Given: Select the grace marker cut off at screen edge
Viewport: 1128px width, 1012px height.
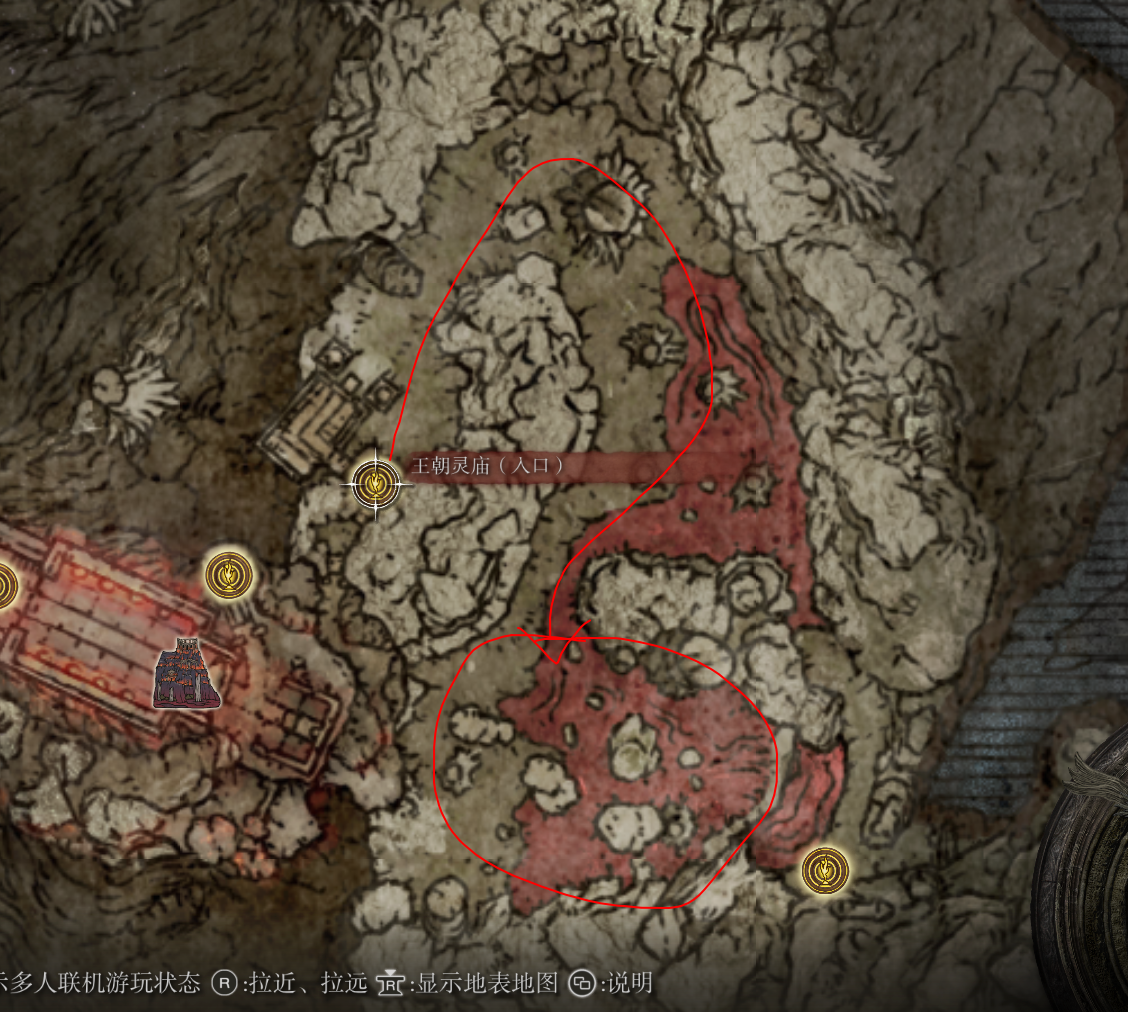Looking at the screenshot, I should click(x=5, y=585).
